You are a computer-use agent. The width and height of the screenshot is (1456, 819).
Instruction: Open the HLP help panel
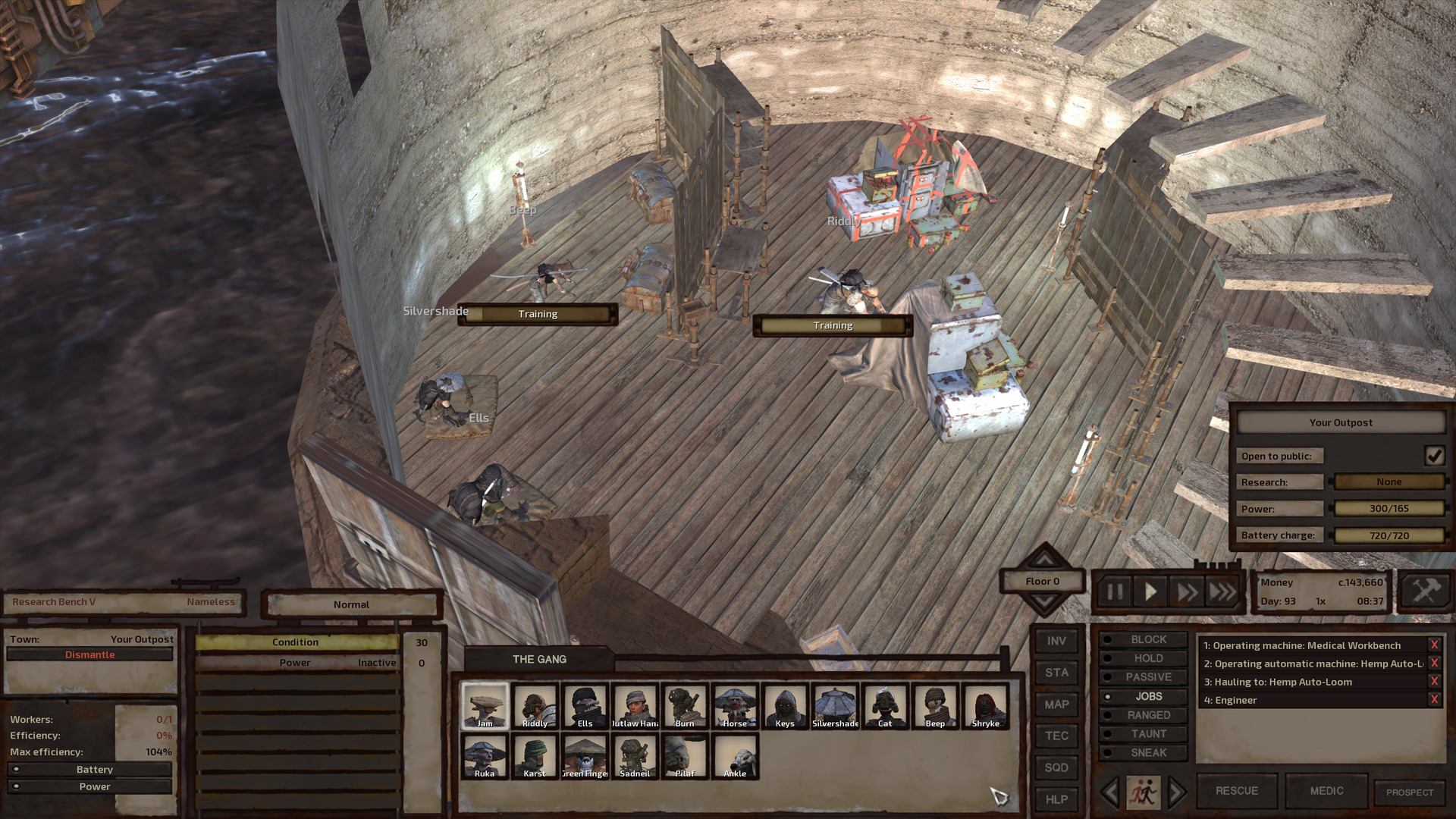click(x=1056, y=799)
